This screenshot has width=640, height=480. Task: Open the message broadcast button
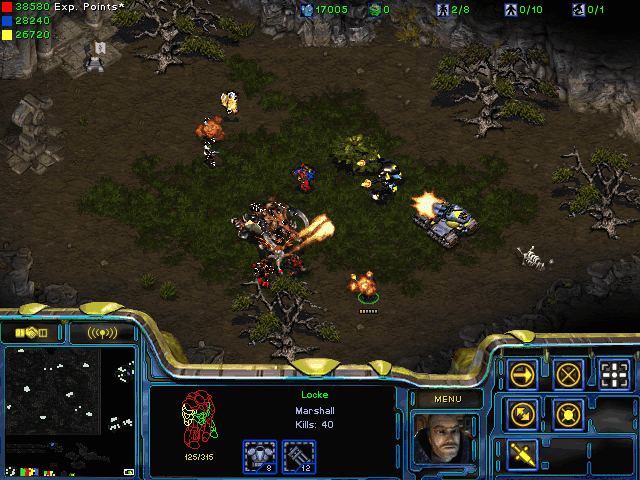(102, 332)
